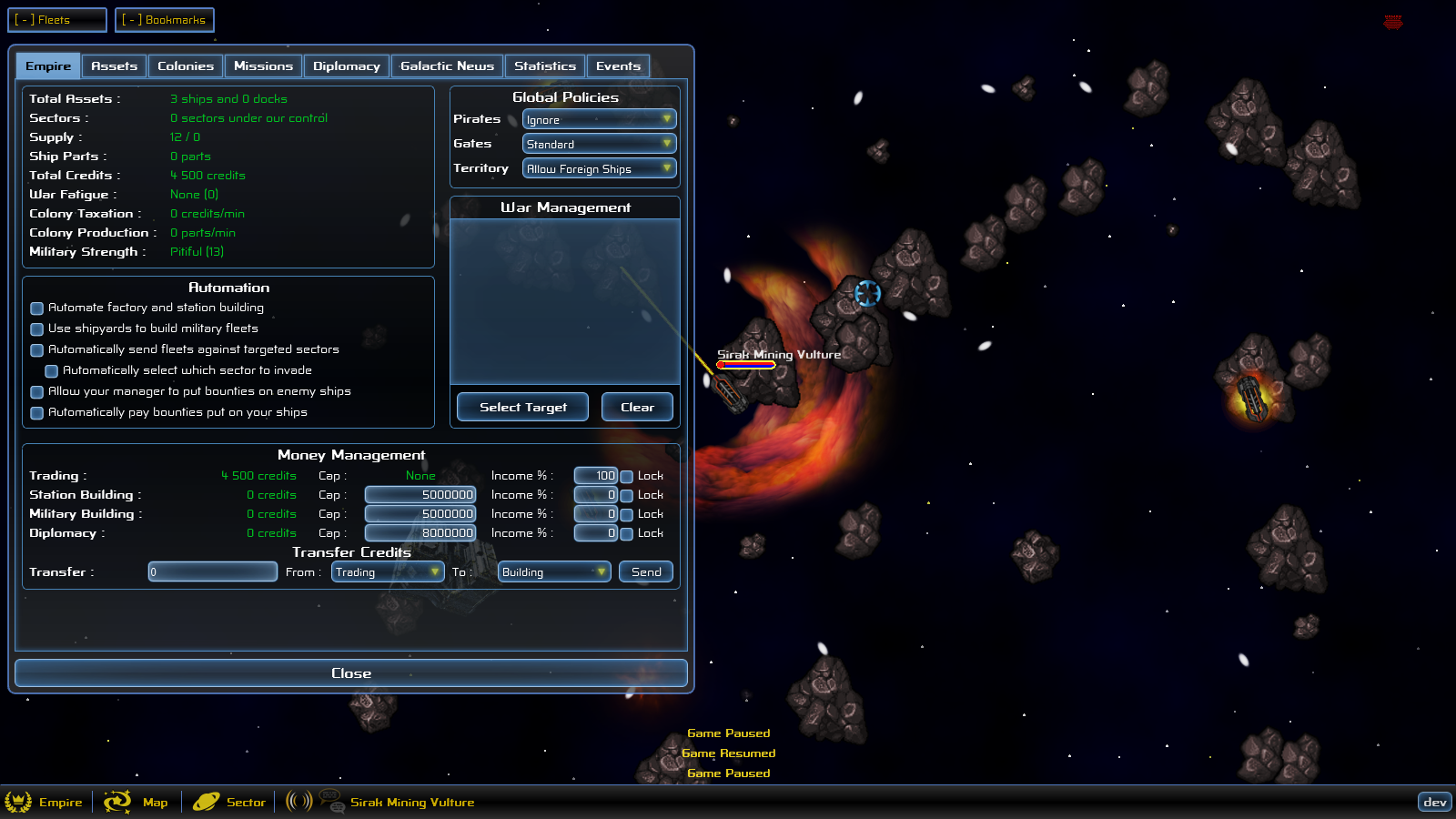Image resolution: width=1456 pixels, height=819 pixels.
Task: Close the Empire window
Action: (351, 673)
